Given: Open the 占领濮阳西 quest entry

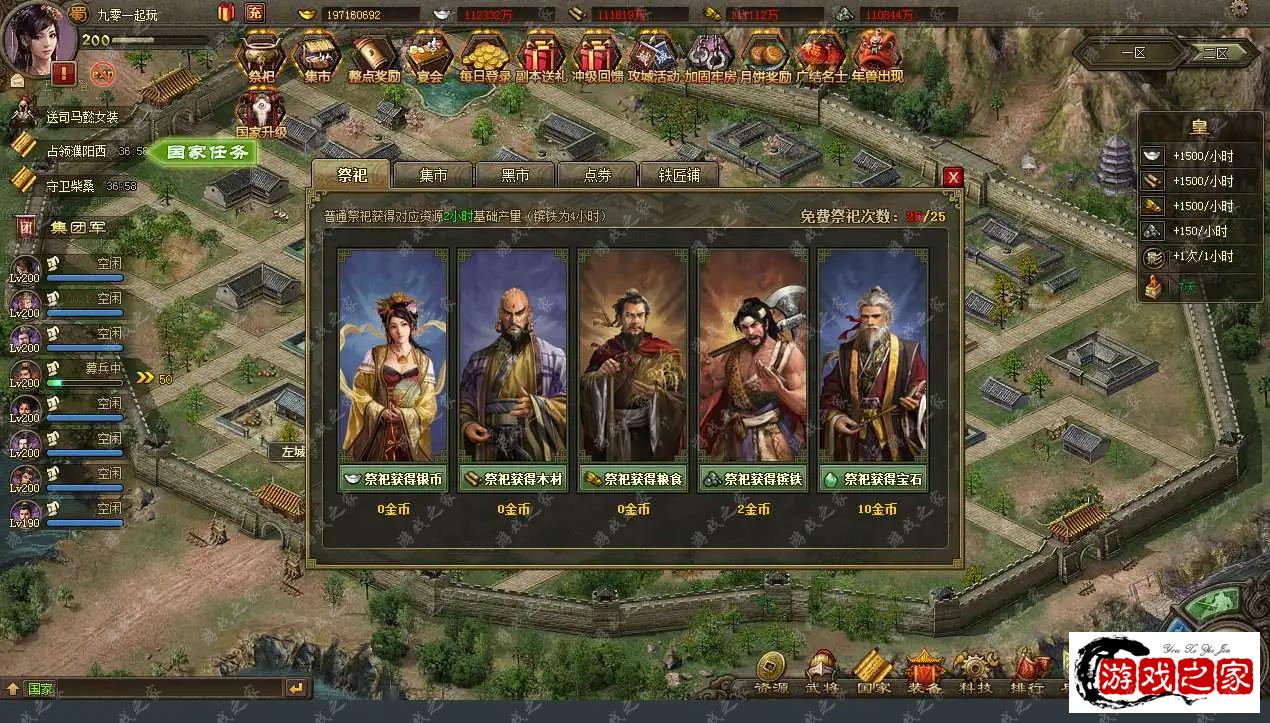Looking at the screenshot, I should [80, 151].
